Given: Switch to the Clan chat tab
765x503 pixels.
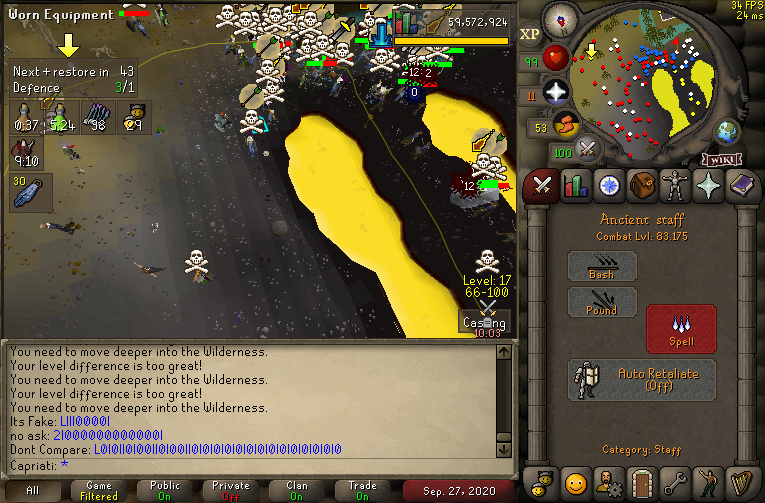Looking at the screenshot, I should pyautogui.click(x=297, y=490).
